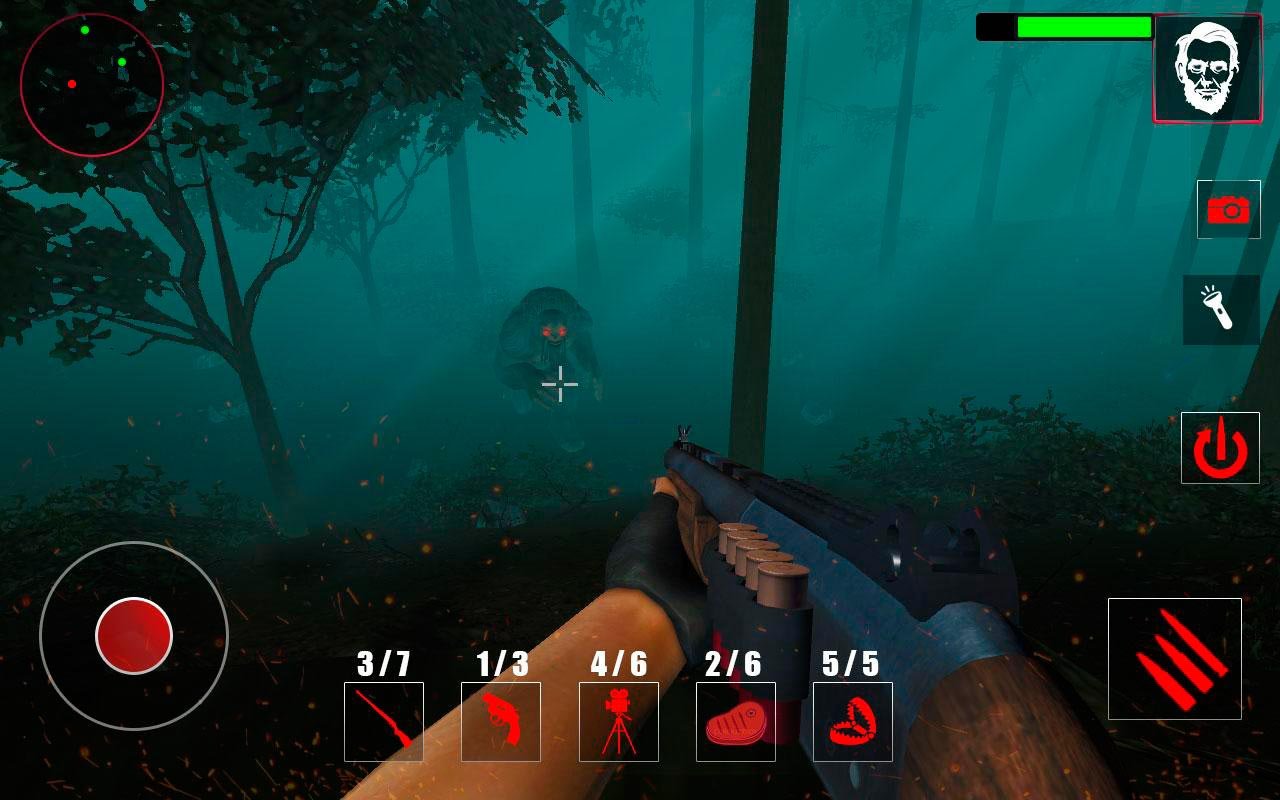The image size is (1280, 800).
Task: Tap the circular radar minimap
Action: [92, 85]
